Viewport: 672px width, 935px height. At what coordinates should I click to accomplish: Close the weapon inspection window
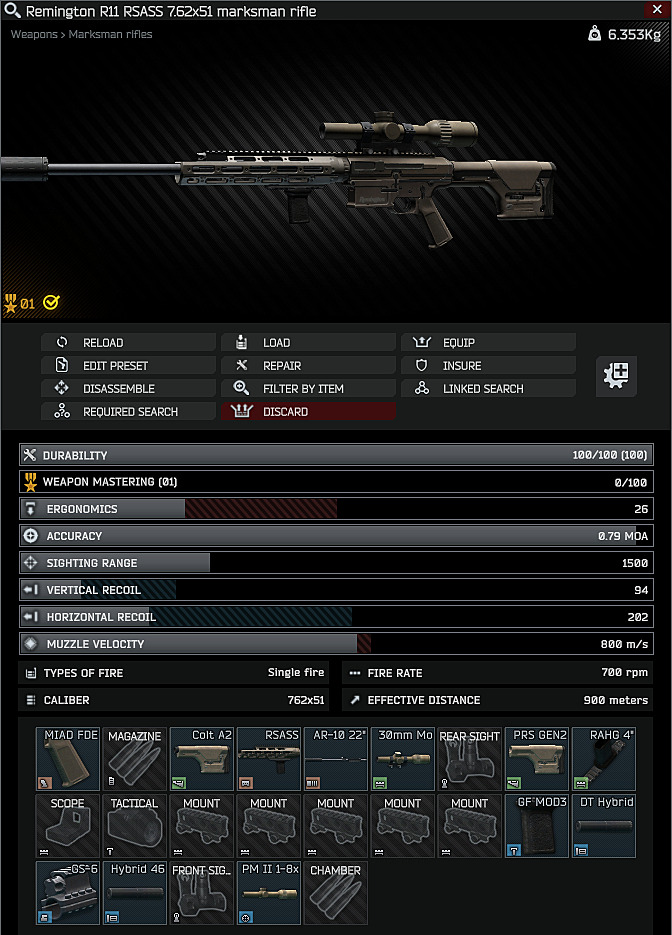(658, 10)
